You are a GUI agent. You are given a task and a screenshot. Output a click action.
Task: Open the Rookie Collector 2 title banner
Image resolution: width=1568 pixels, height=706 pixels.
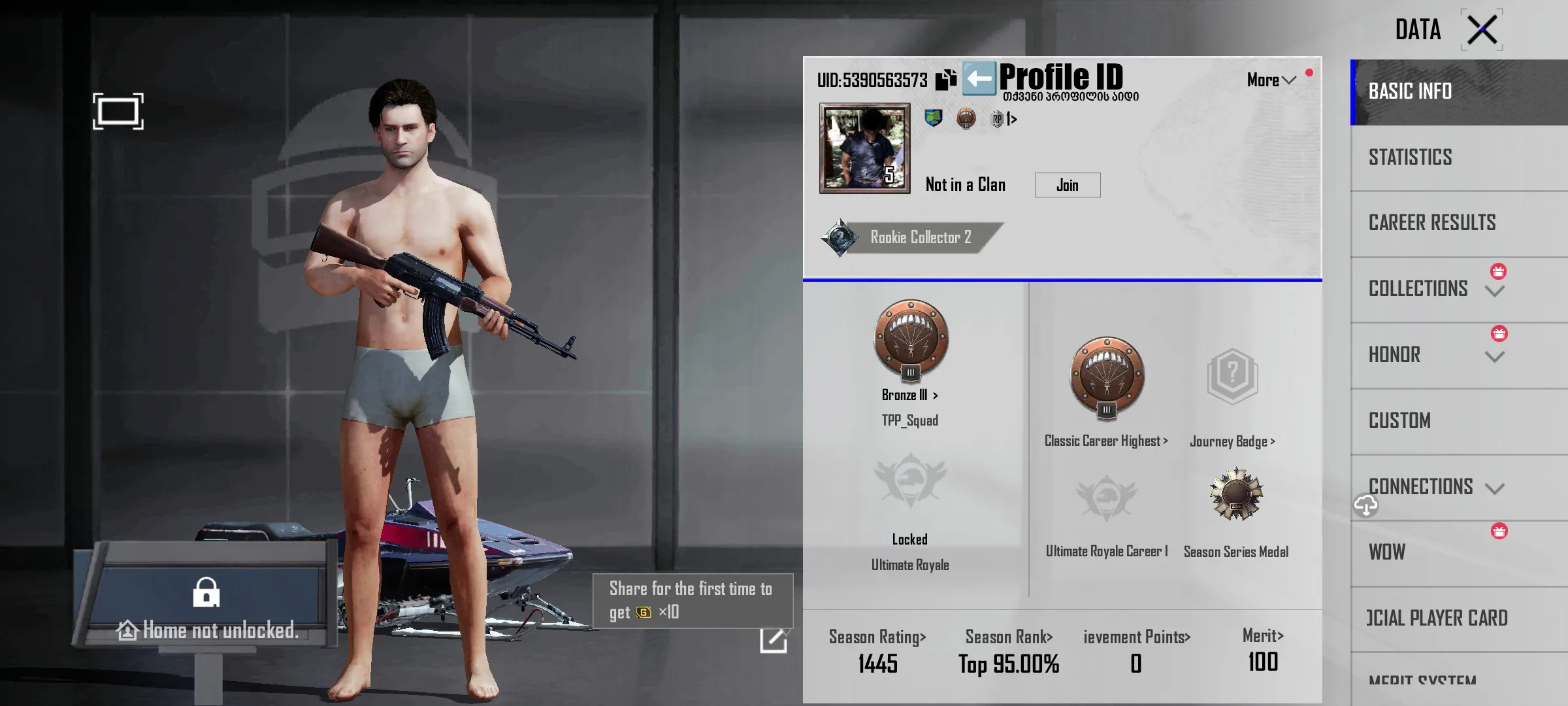point(912,237)
